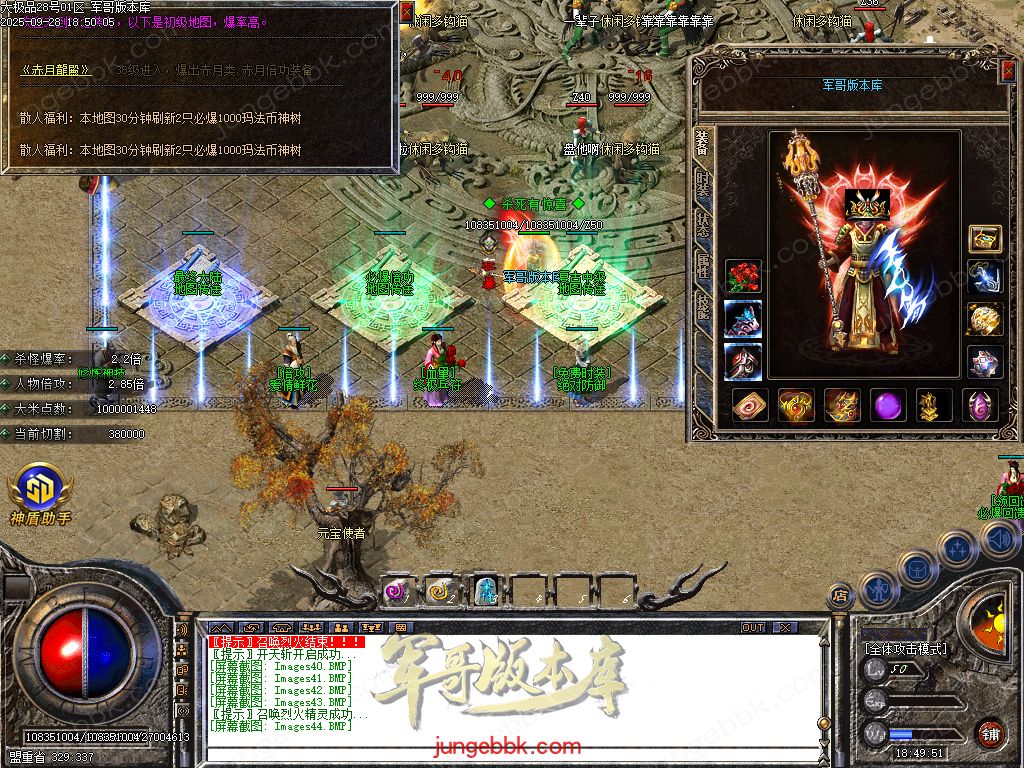Close the chat window with X
The image size is (1024, 768).
click(x=785, y=627)
